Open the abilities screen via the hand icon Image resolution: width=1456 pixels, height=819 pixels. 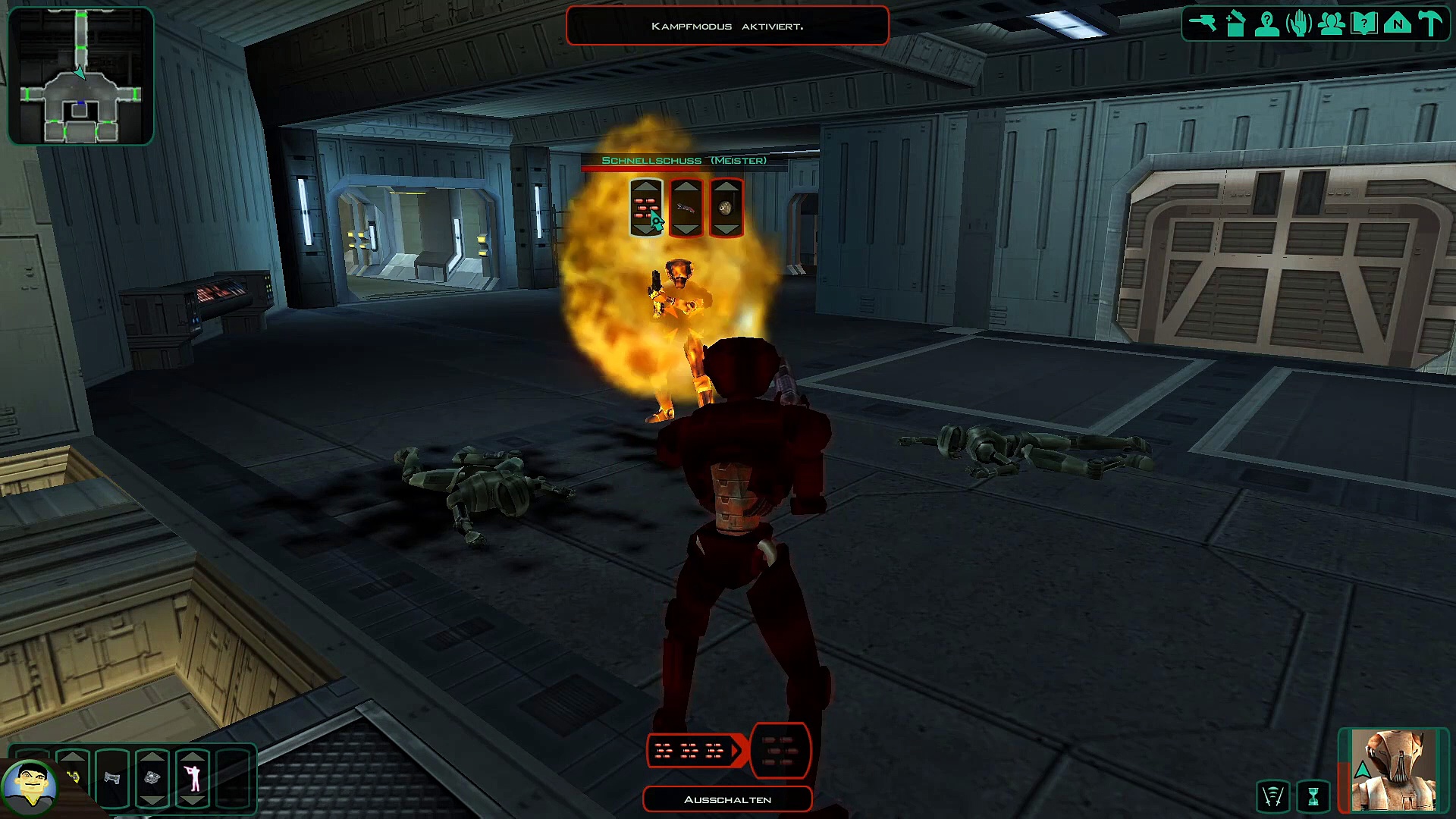tap(1300, 23)
